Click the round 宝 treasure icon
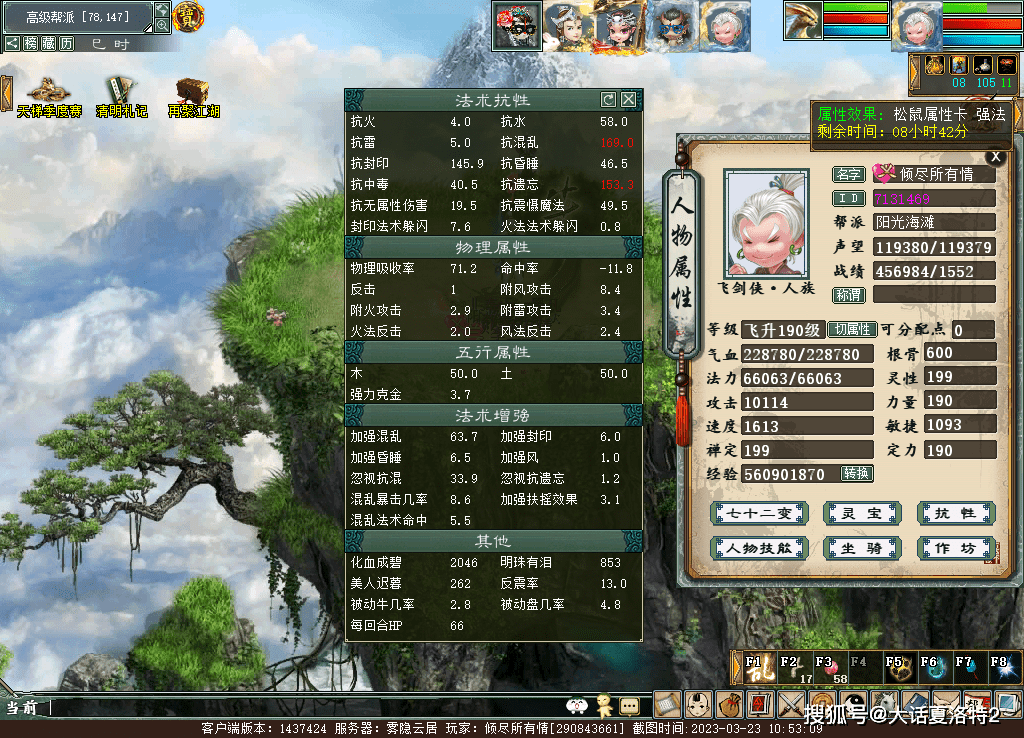Screen dimensions: 1024x738 187,15
